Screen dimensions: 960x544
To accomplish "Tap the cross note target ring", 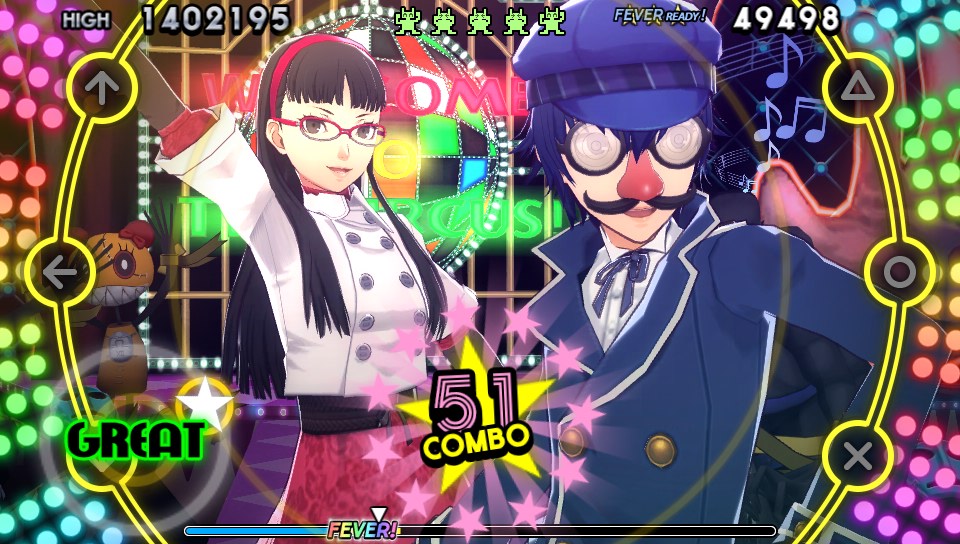I will tap(857, 456).
